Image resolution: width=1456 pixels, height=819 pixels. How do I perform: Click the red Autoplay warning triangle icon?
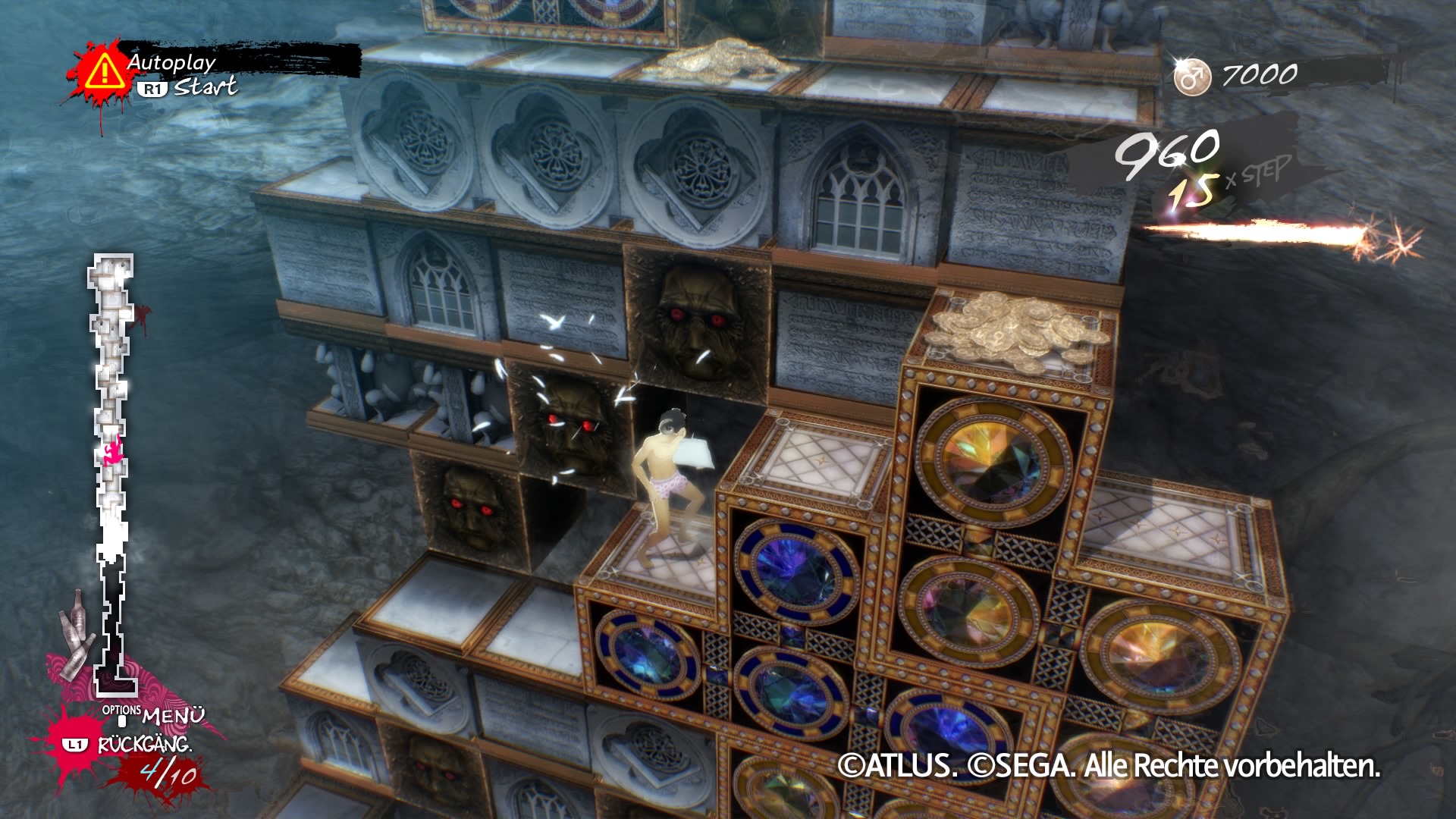(x=104, y=72)
